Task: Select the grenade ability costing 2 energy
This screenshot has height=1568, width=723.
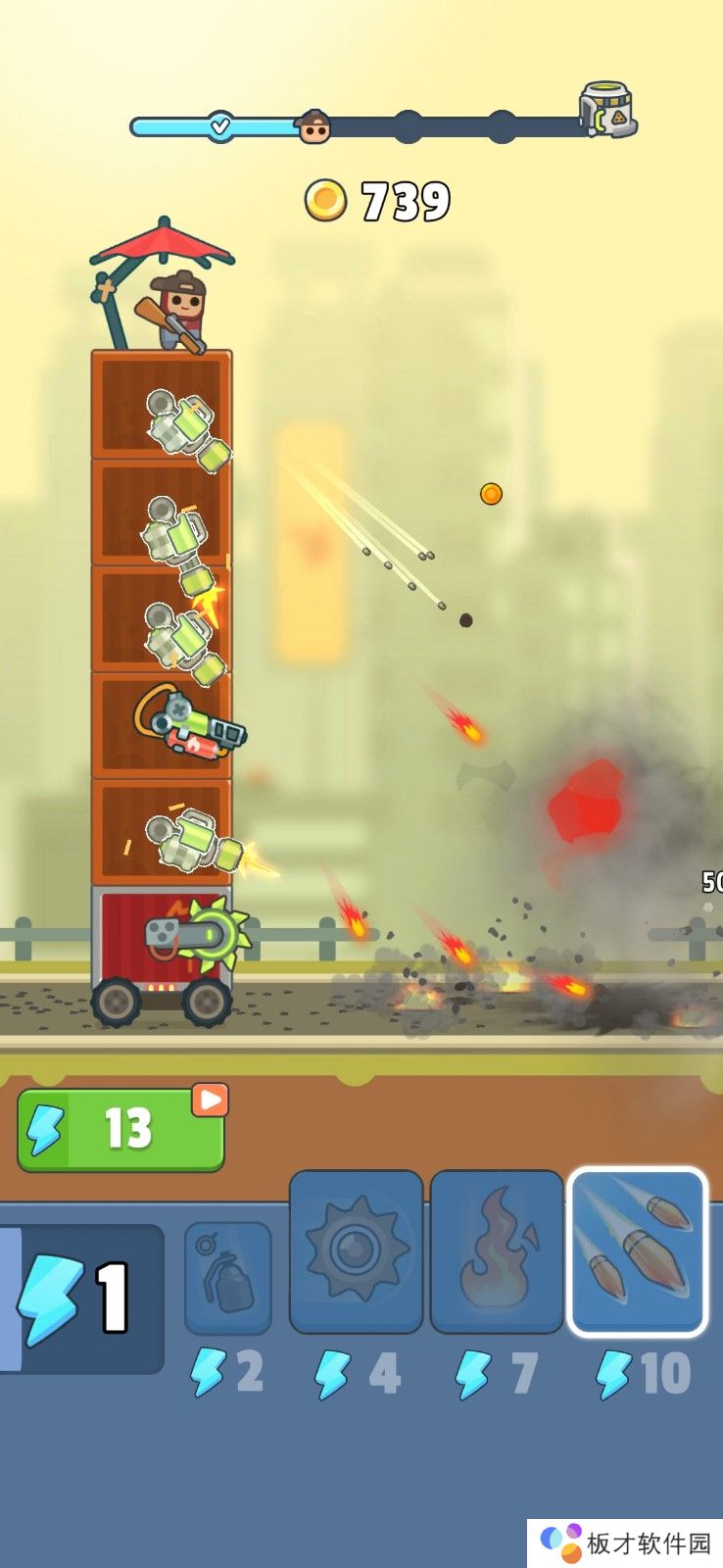Action: 227,1277
